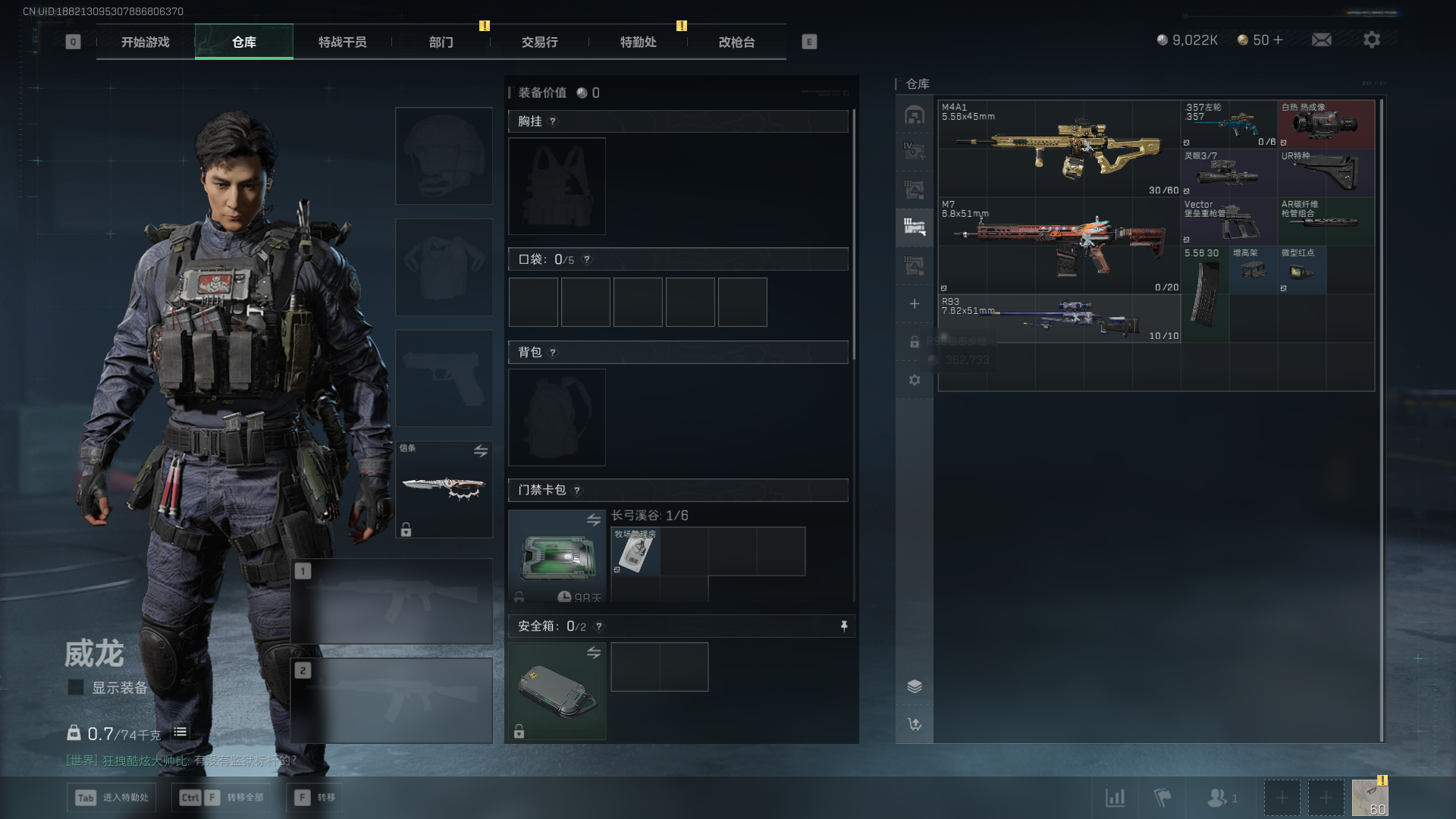Pick the R93 sniper rifle in storage
The height and width of the screenshot is (819, 1456).
[x=1059, y=318]
